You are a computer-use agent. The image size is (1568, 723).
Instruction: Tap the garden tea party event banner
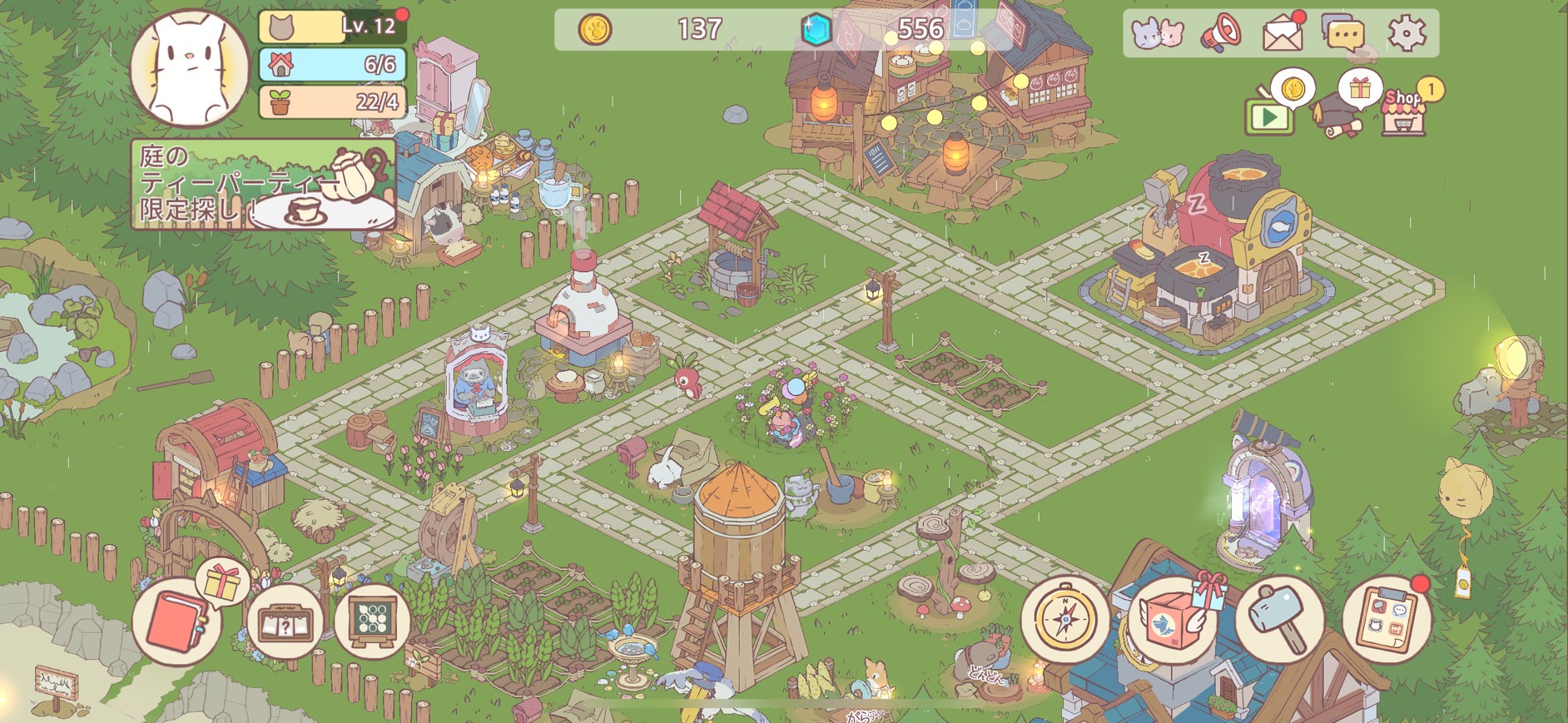click(x=262, y=185)
